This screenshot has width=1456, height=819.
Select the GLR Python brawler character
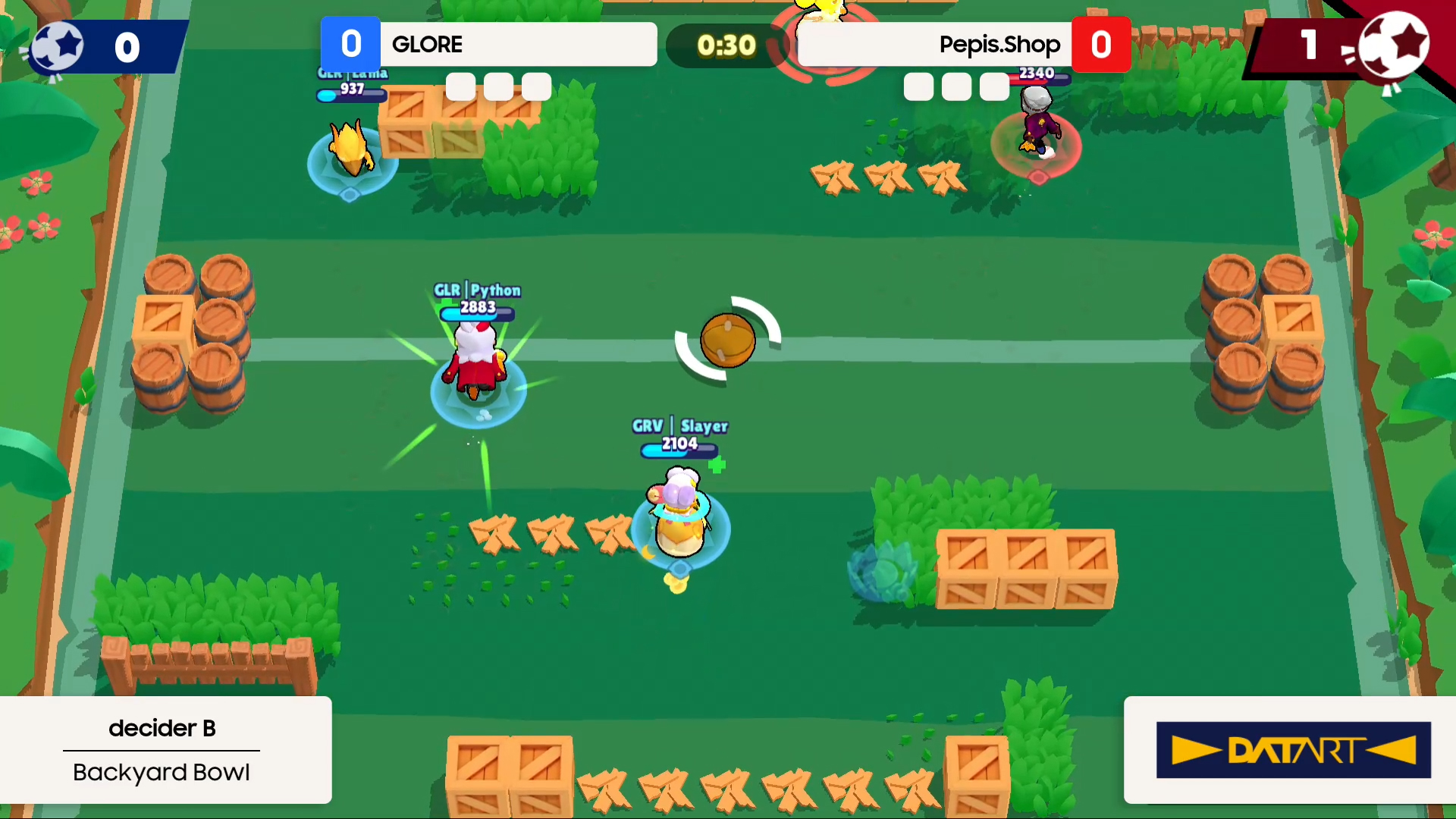[475, 364]
